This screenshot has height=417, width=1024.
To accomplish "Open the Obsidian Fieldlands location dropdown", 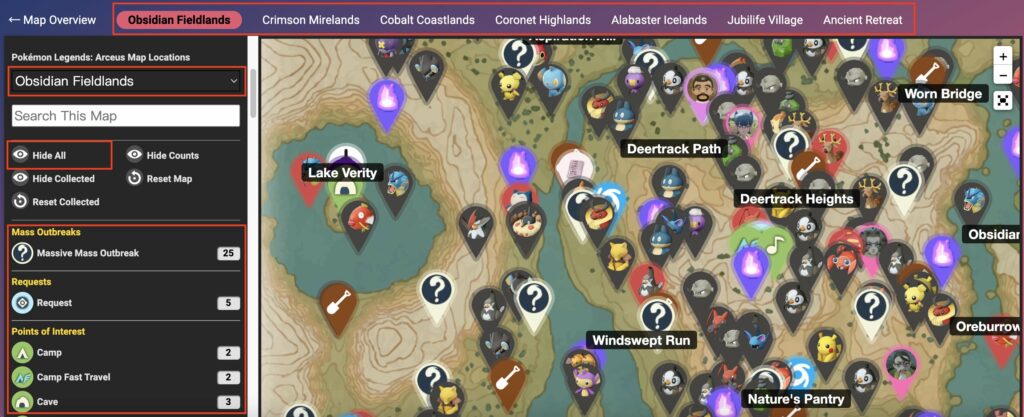I will point(126,81).
